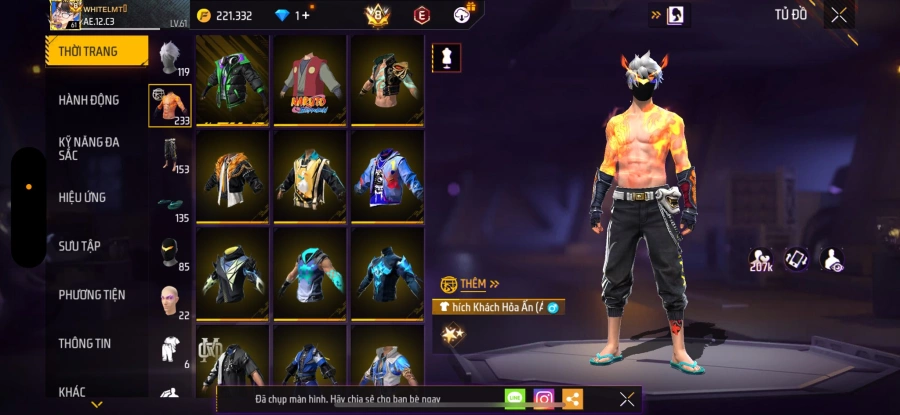
Task: Dismiss the screenshot share notification bar
Action: tap(626, 399)
